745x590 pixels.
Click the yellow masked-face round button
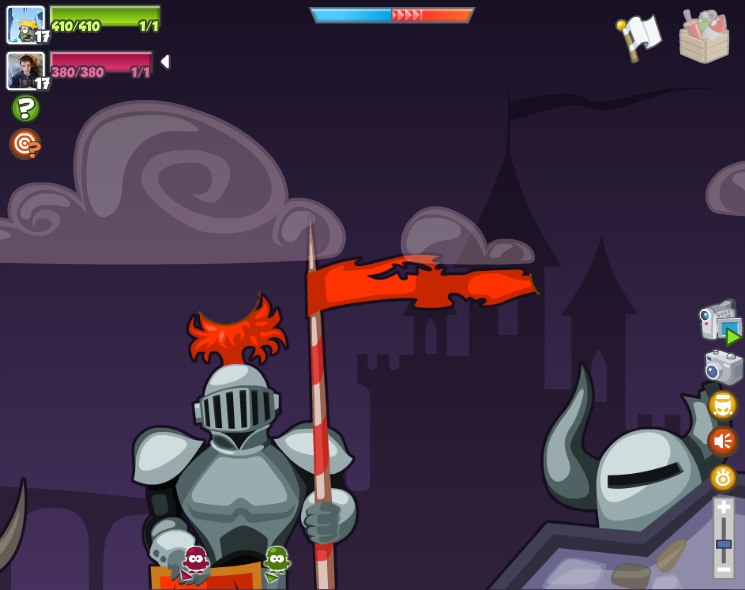[722, 405]
